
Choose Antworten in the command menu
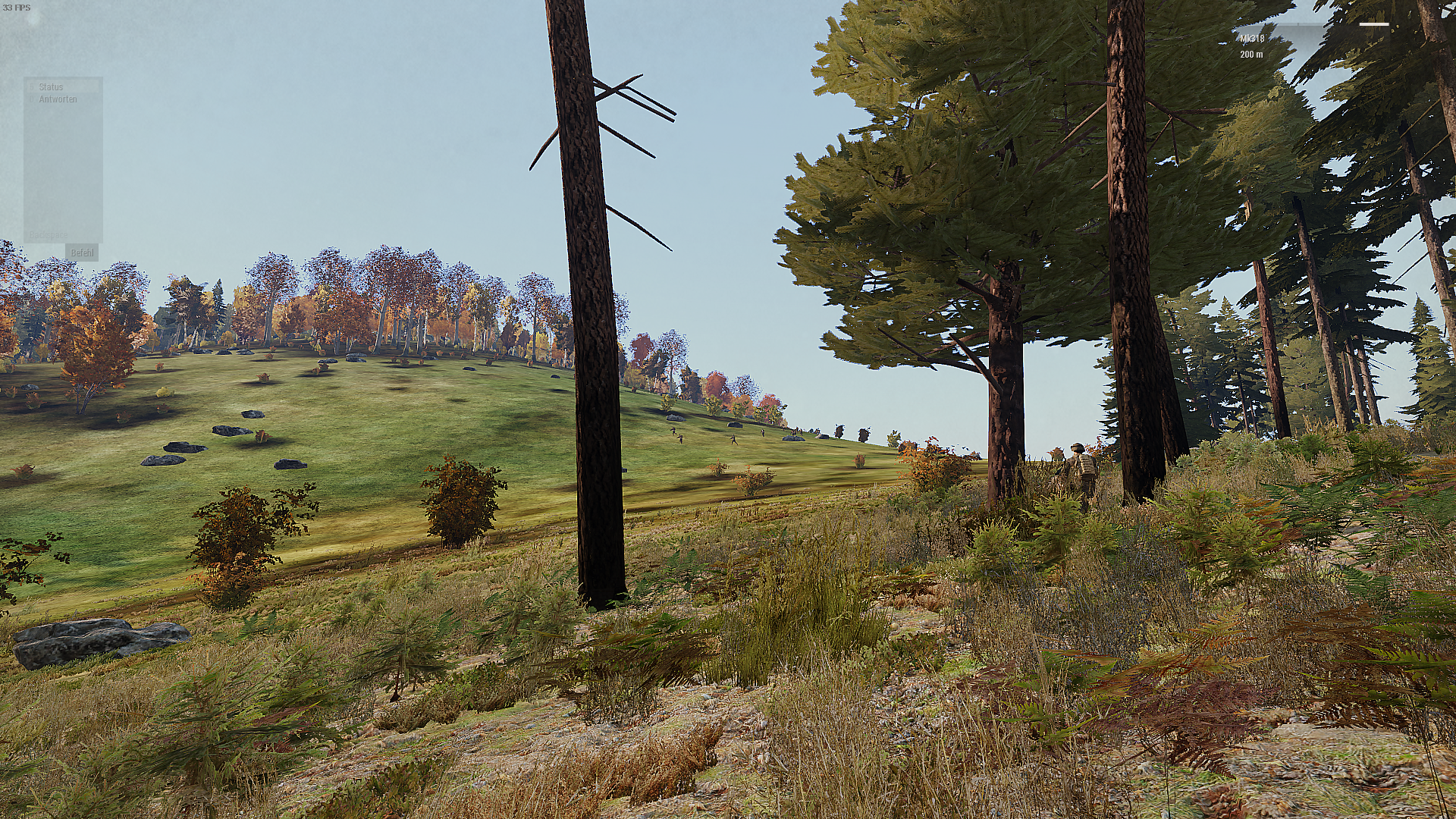pyautogui.click(x=58, y=99)
